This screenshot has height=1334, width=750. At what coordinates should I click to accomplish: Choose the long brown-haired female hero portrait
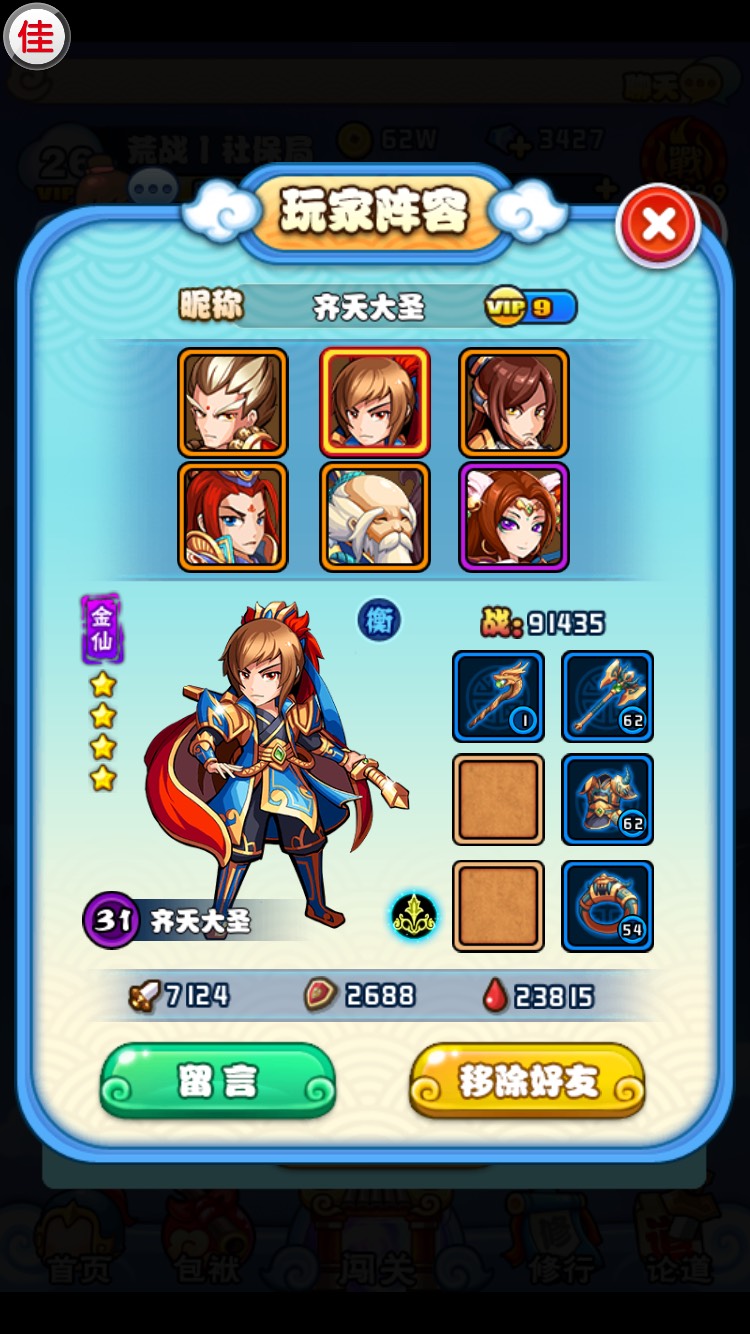(x=514, y=402)
